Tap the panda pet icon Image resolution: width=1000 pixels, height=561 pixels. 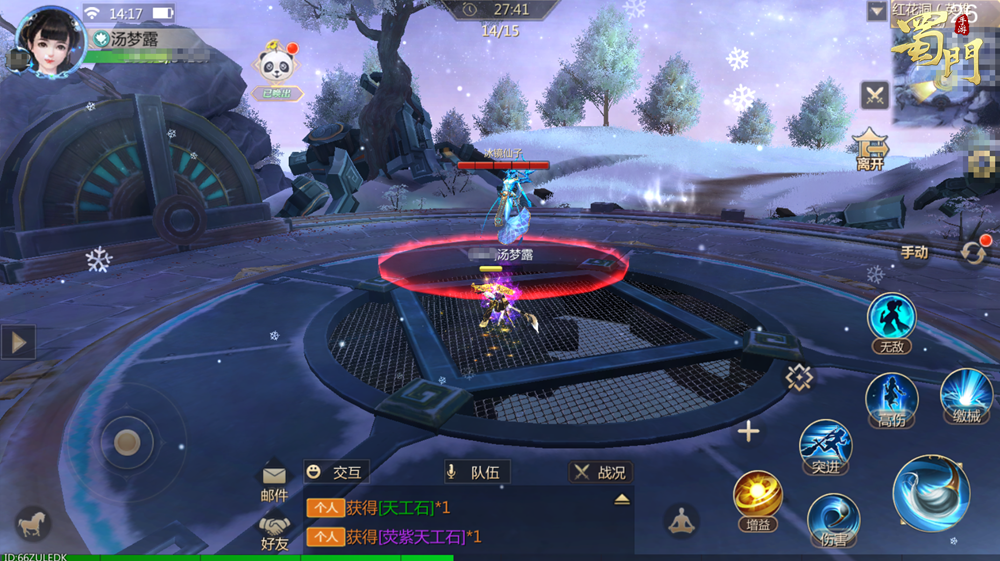point(275,66)
